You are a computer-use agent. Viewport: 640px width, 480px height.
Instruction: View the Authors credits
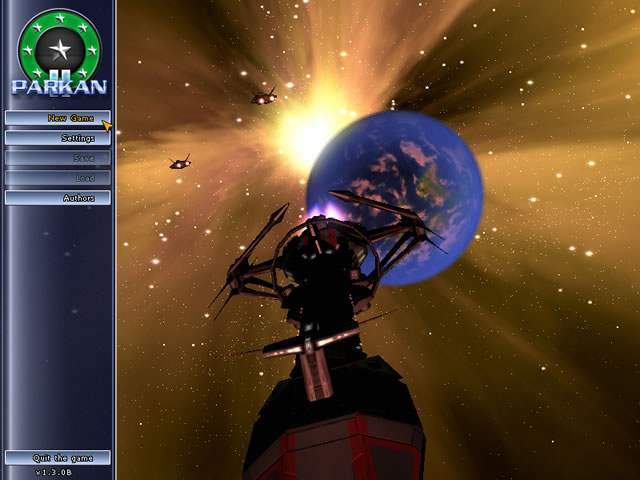click(57, 198)
